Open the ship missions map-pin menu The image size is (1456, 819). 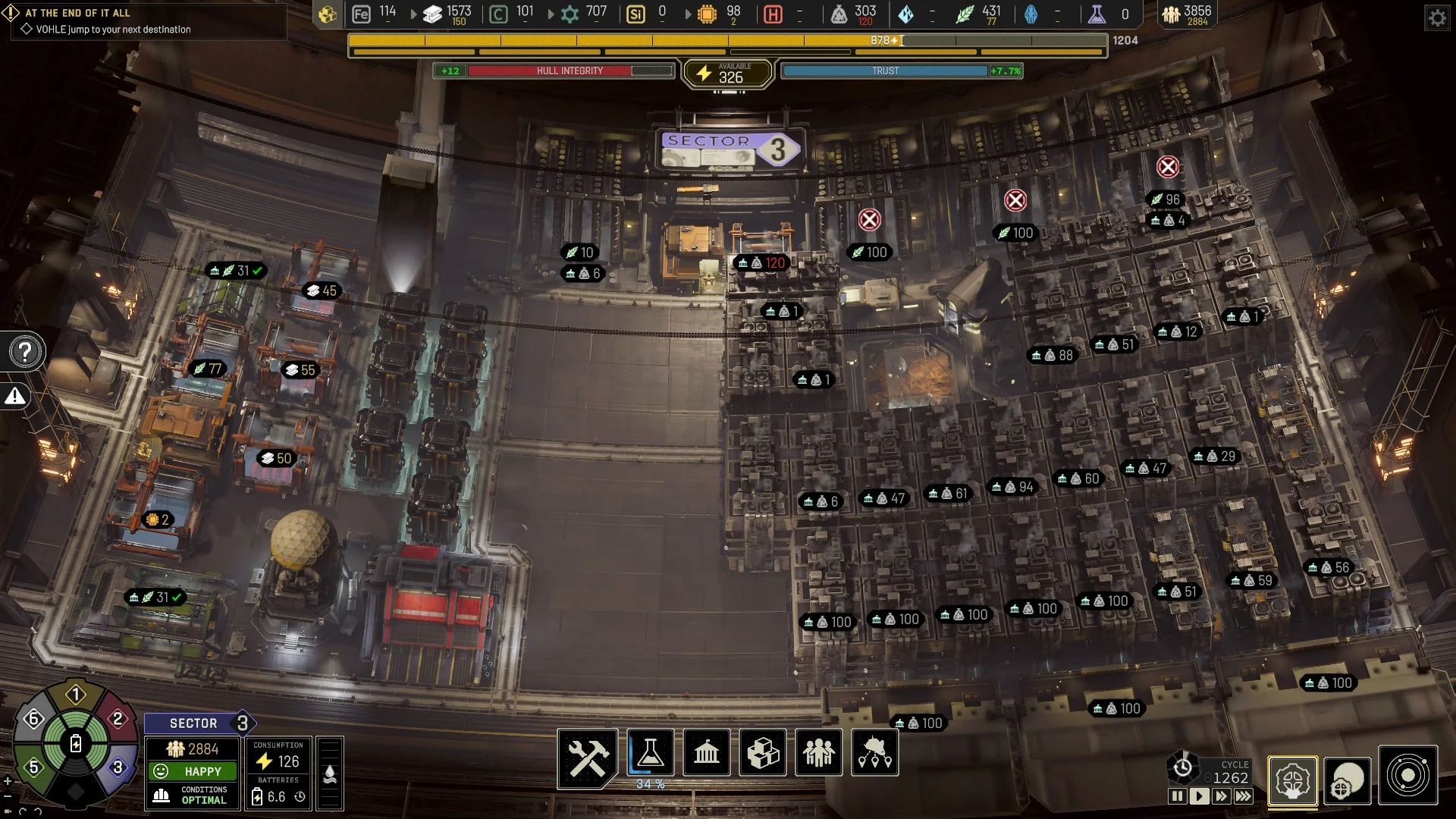pyautogui.click(x=874, y=753)
